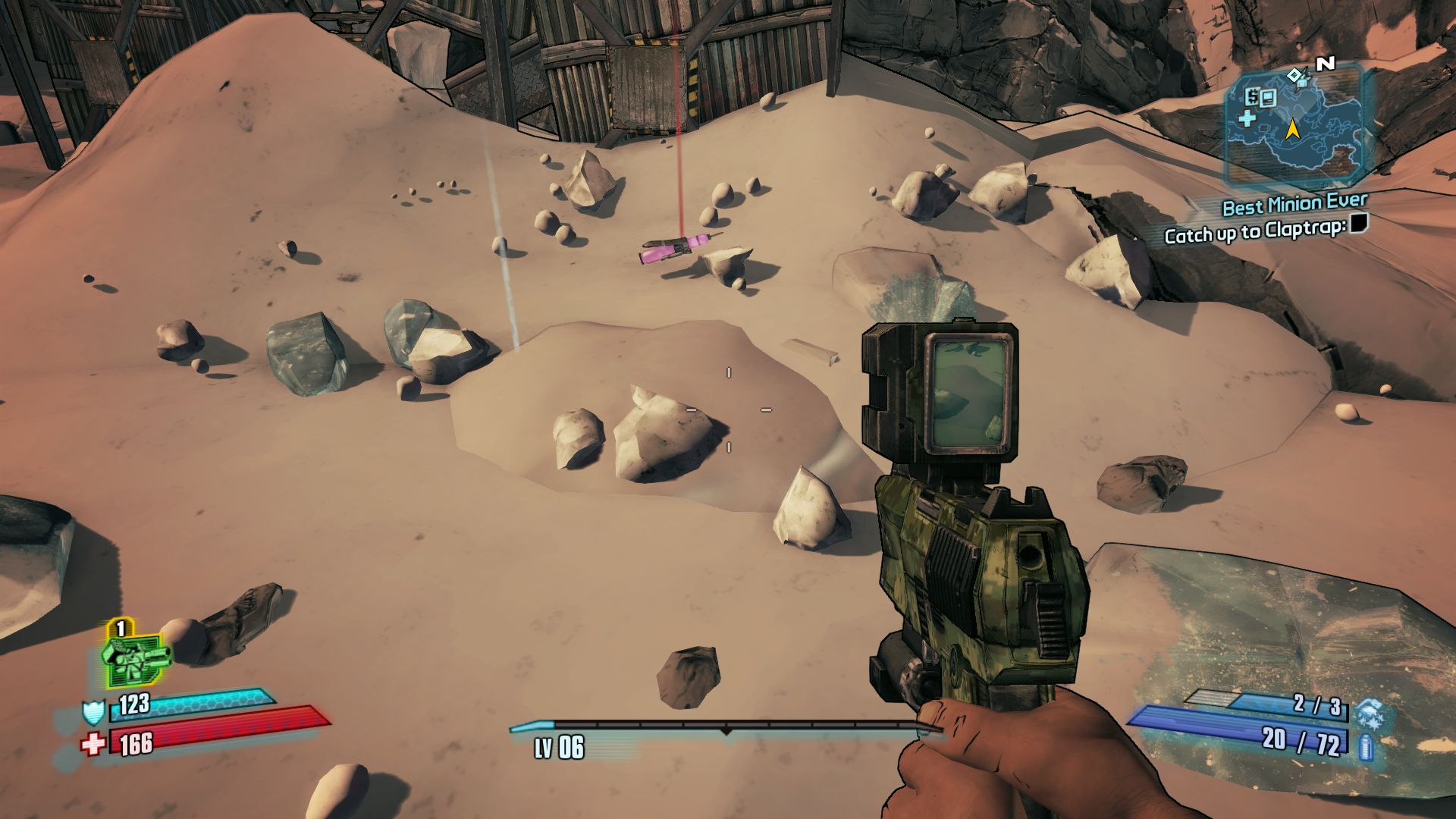Click the plus marker on the minimap
The width and height of the screenshot is (1456, 819).
(x=1247, y=118)
